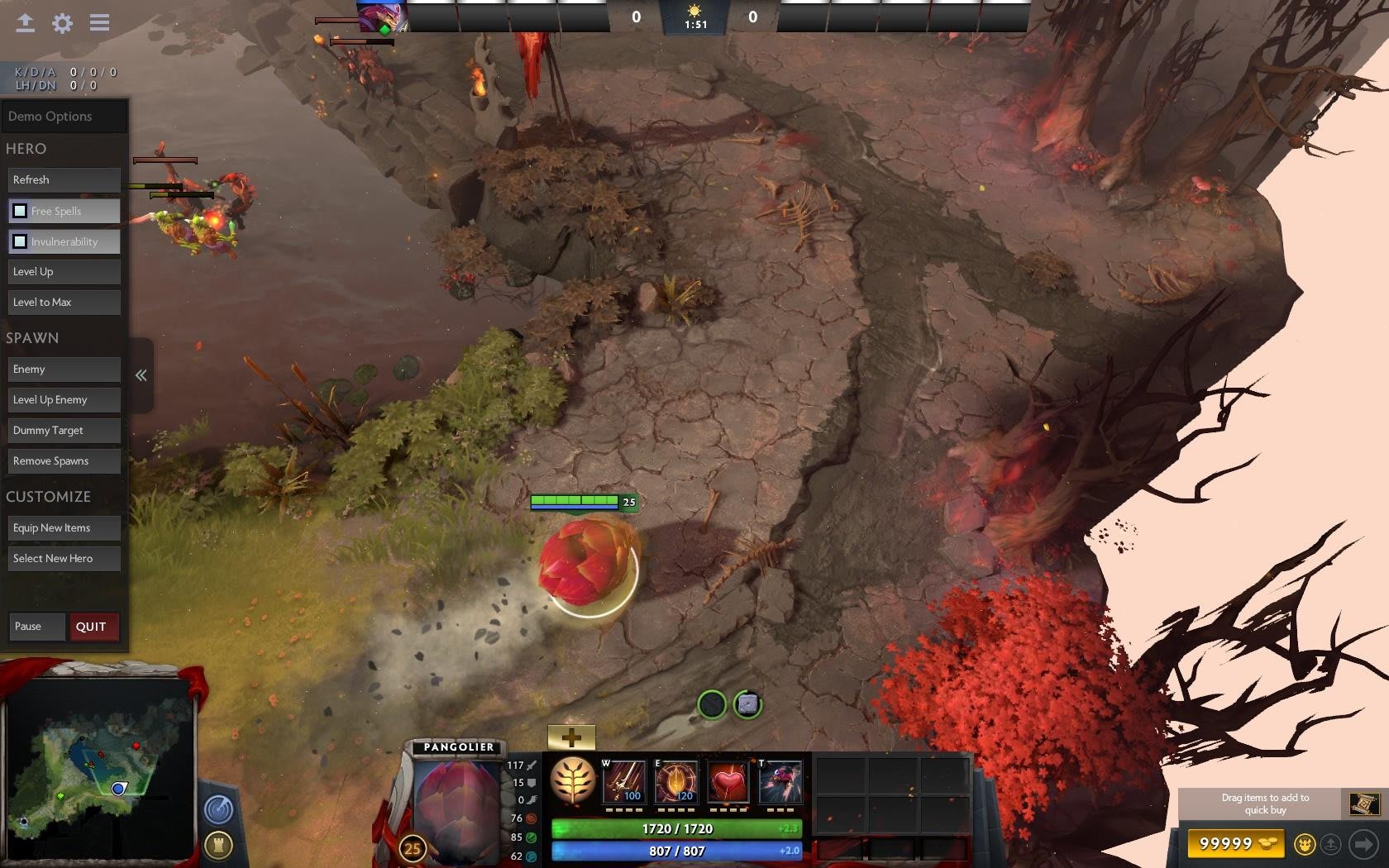Open the hamburger menu icon

pyautogui.click(x=100, y=23)
